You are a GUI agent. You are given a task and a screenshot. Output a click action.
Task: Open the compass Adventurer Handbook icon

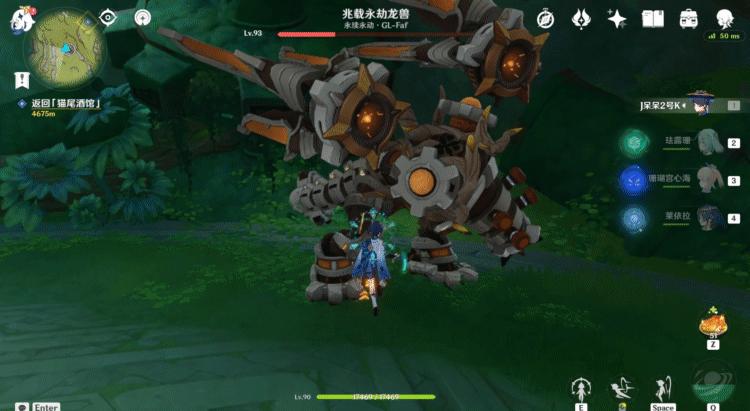[545, 19]
